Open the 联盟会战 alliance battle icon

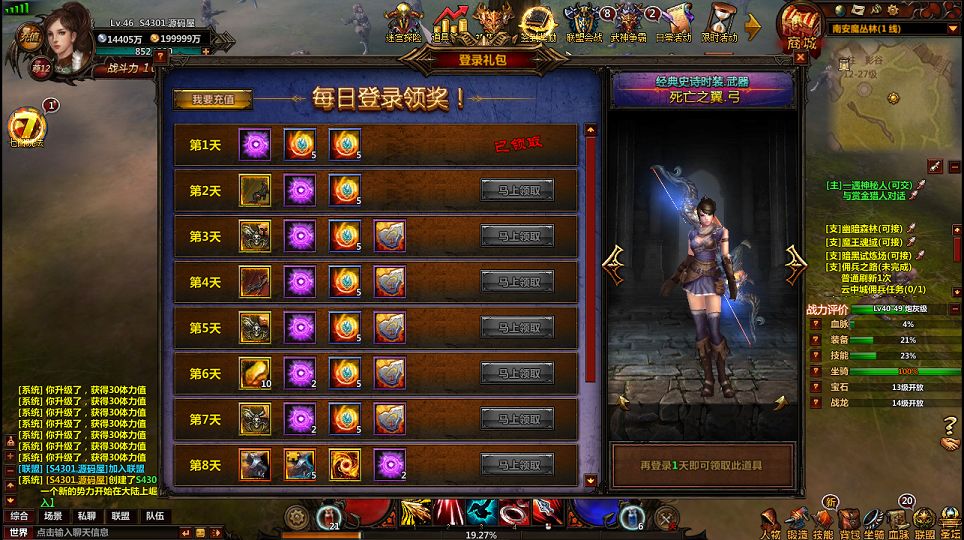(584, 22)
